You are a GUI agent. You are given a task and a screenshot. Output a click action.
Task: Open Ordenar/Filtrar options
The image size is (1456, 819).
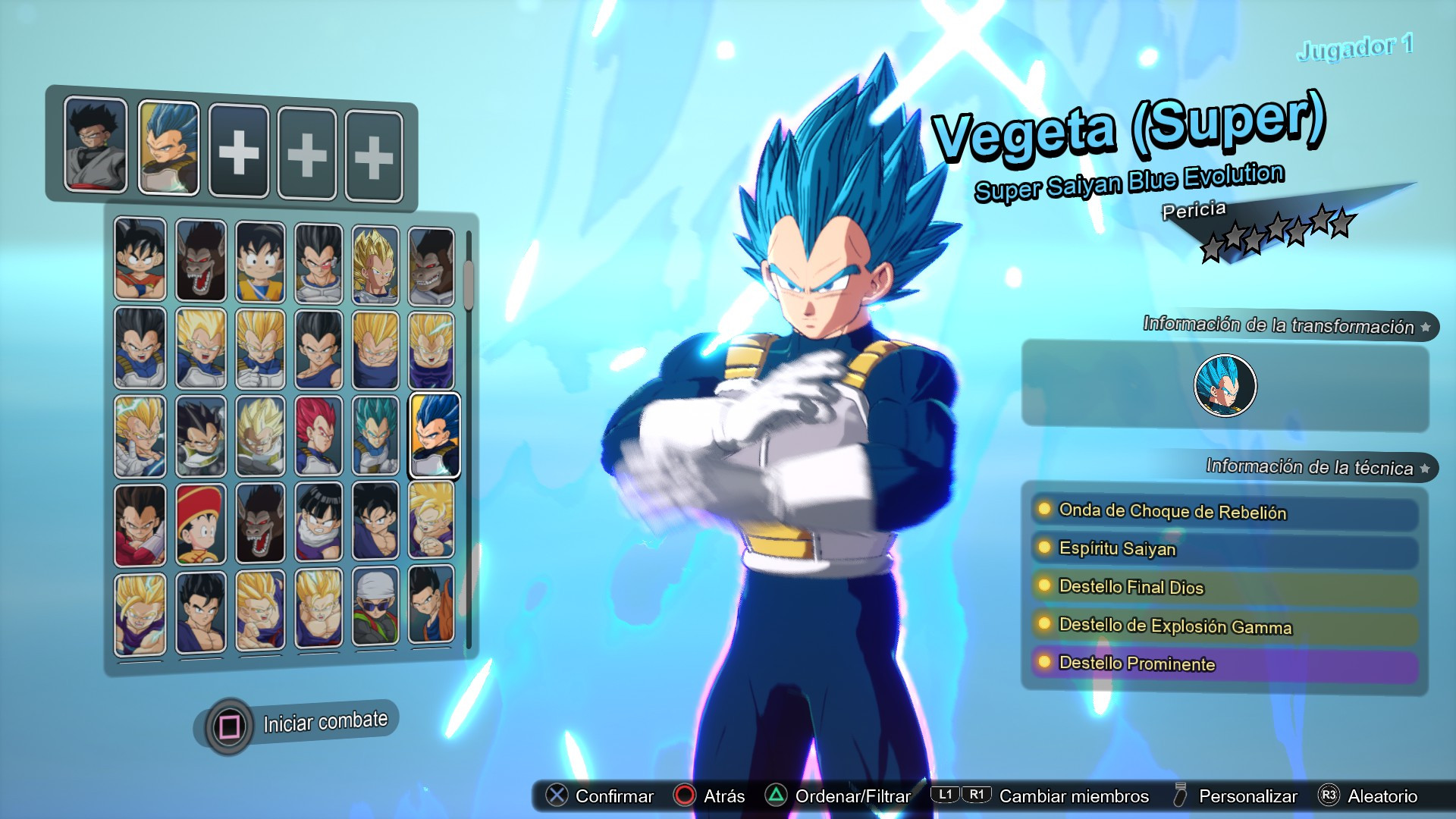(846, 796)
